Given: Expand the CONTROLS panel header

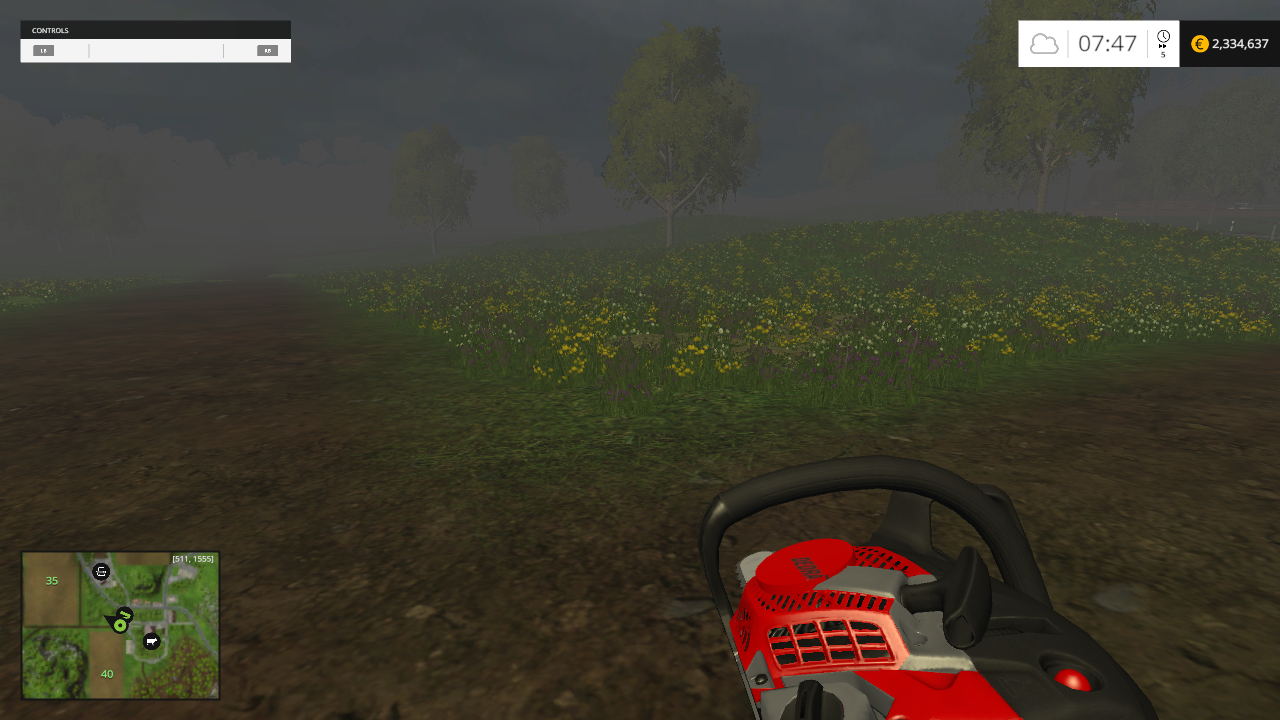Looking at the screenshot, I should coord(155,30).
